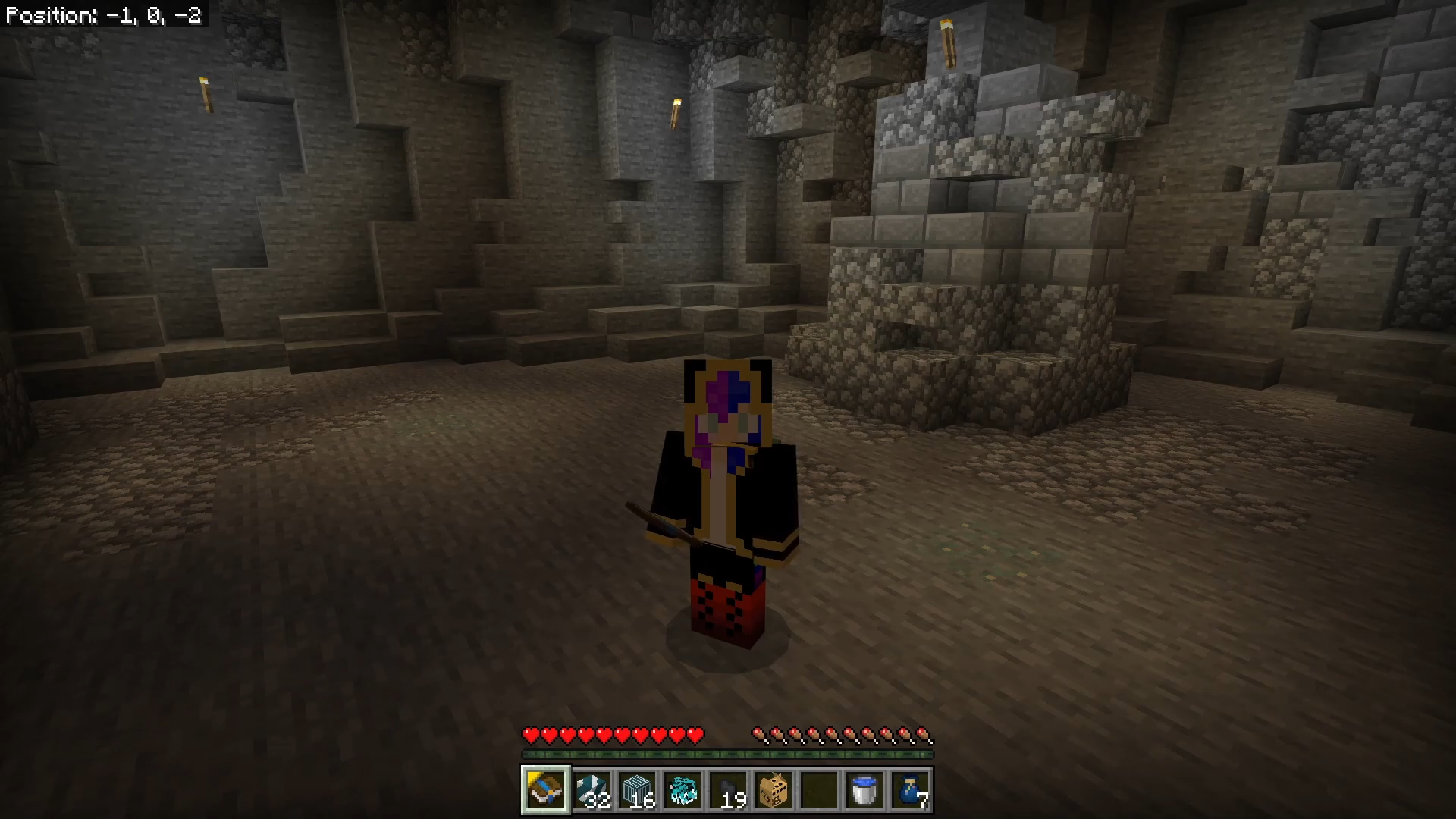The height and width of the screenshot is (819, 1456).
Task: Select the water bucket slot
Action: click(864, 789)
